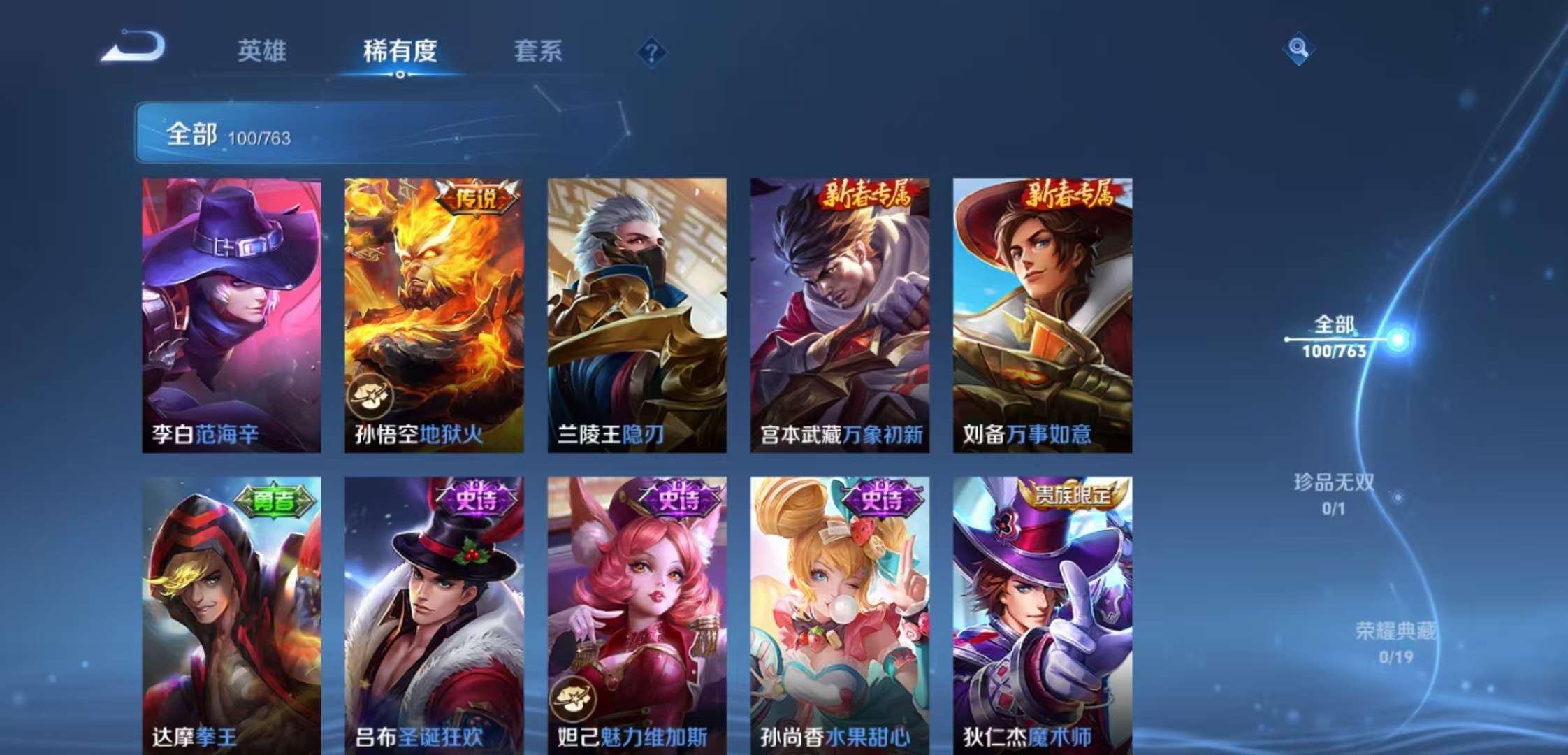
Task: Click the question mark help icon
Action: (651, 51)
